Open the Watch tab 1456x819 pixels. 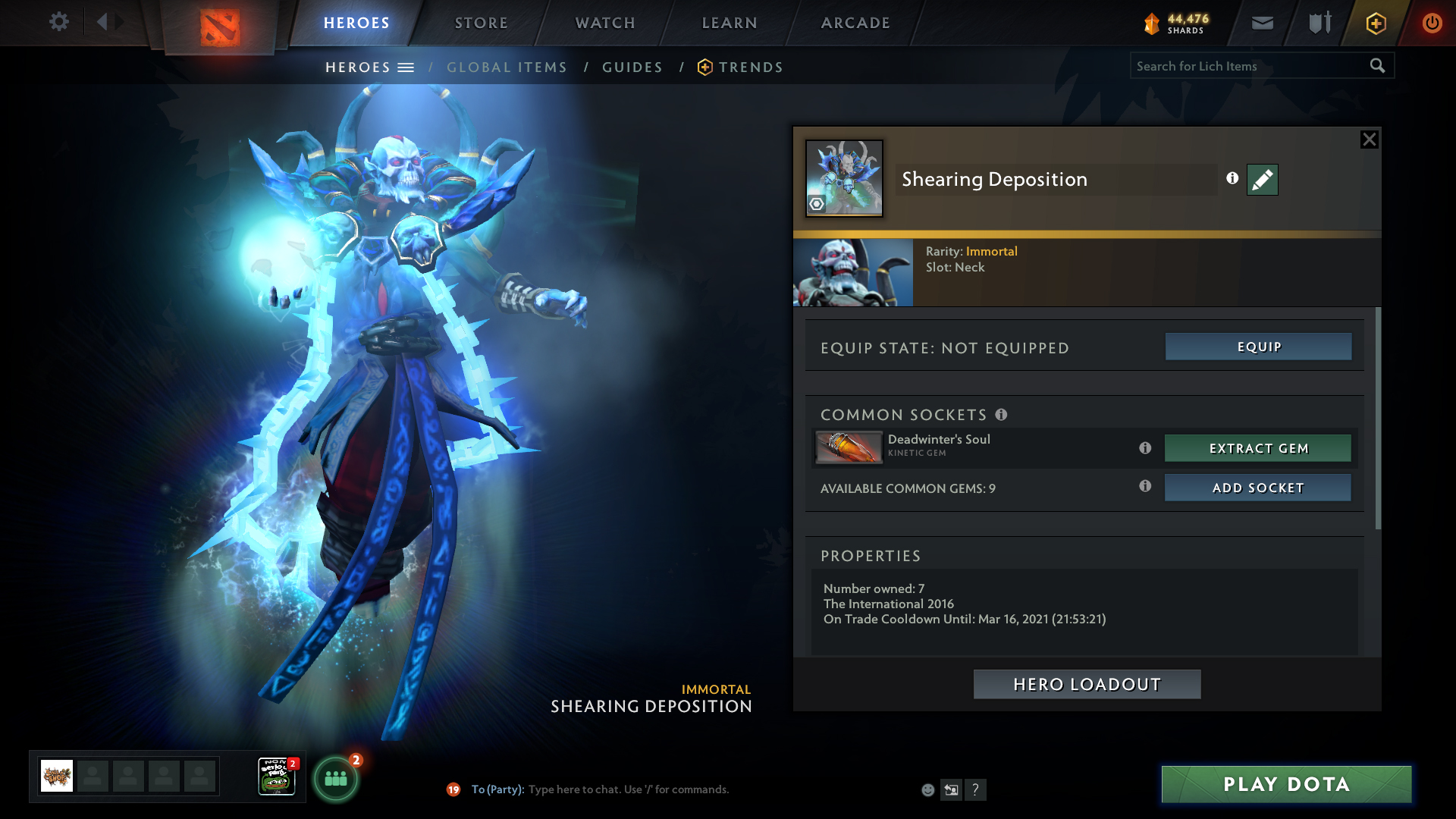(605, 23)
